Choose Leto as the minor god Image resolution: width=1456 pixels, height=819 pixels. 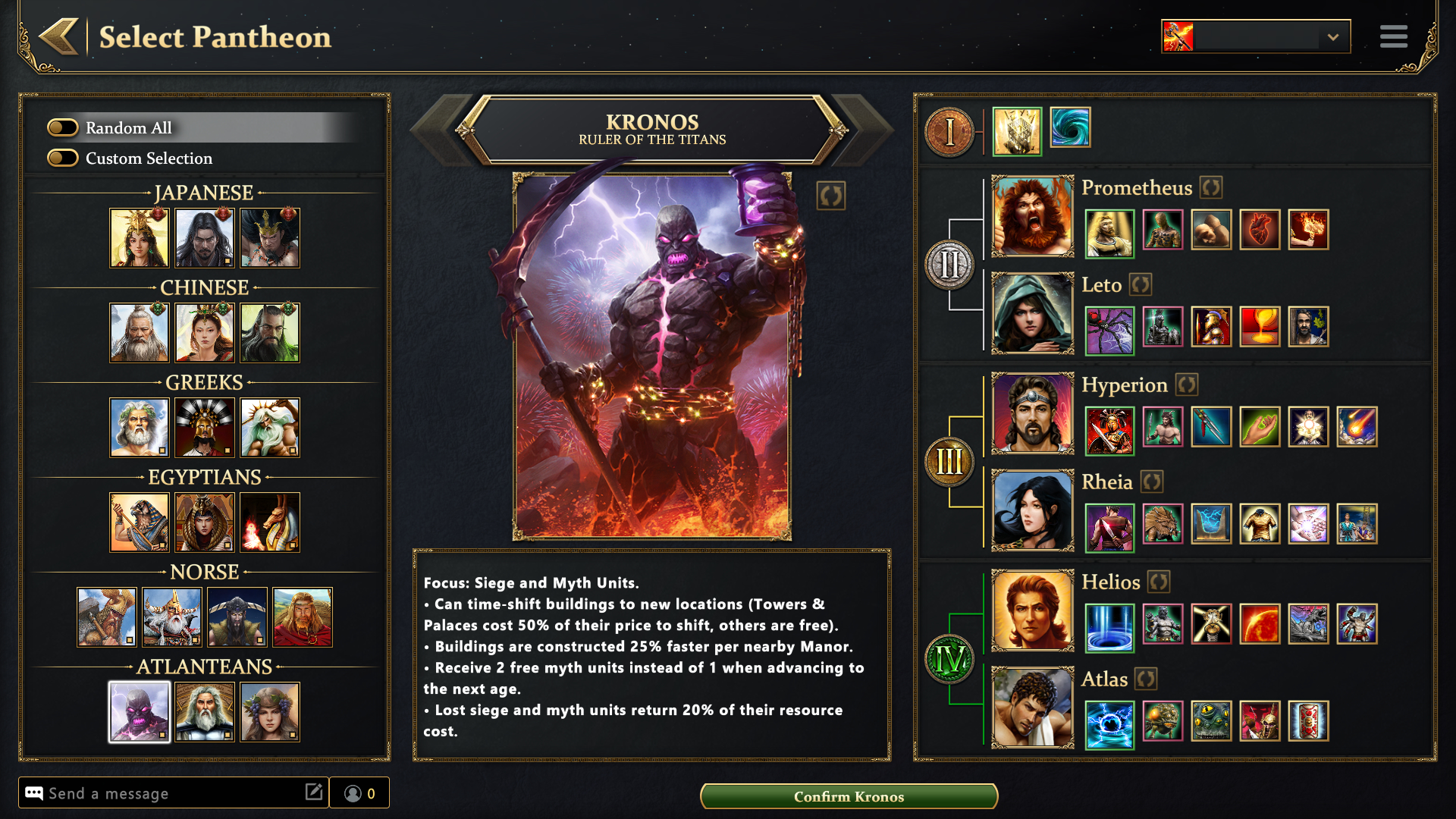coord(1032,313)
